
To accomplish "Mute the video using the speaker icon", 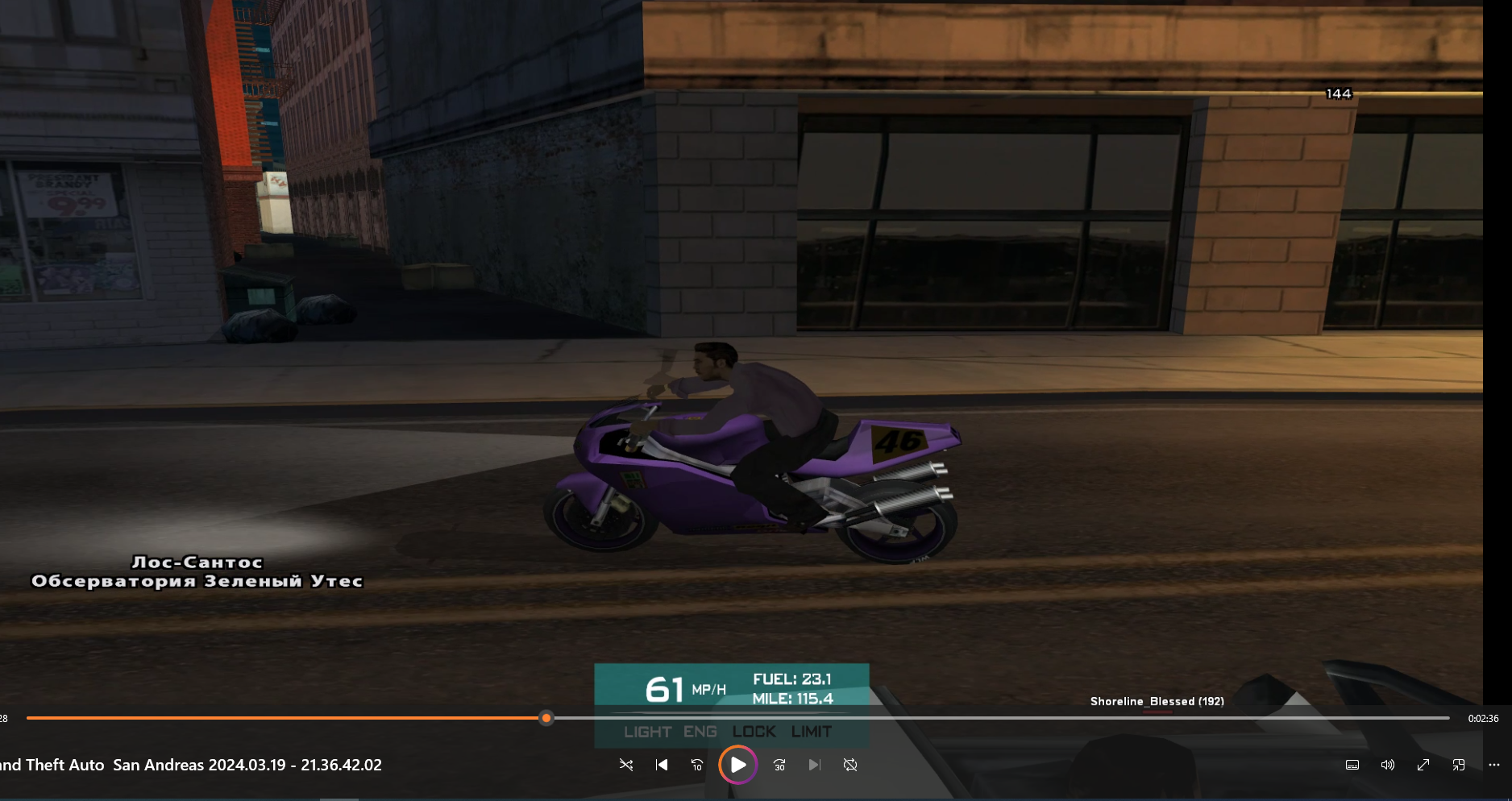I will [x=1387, y=765].
